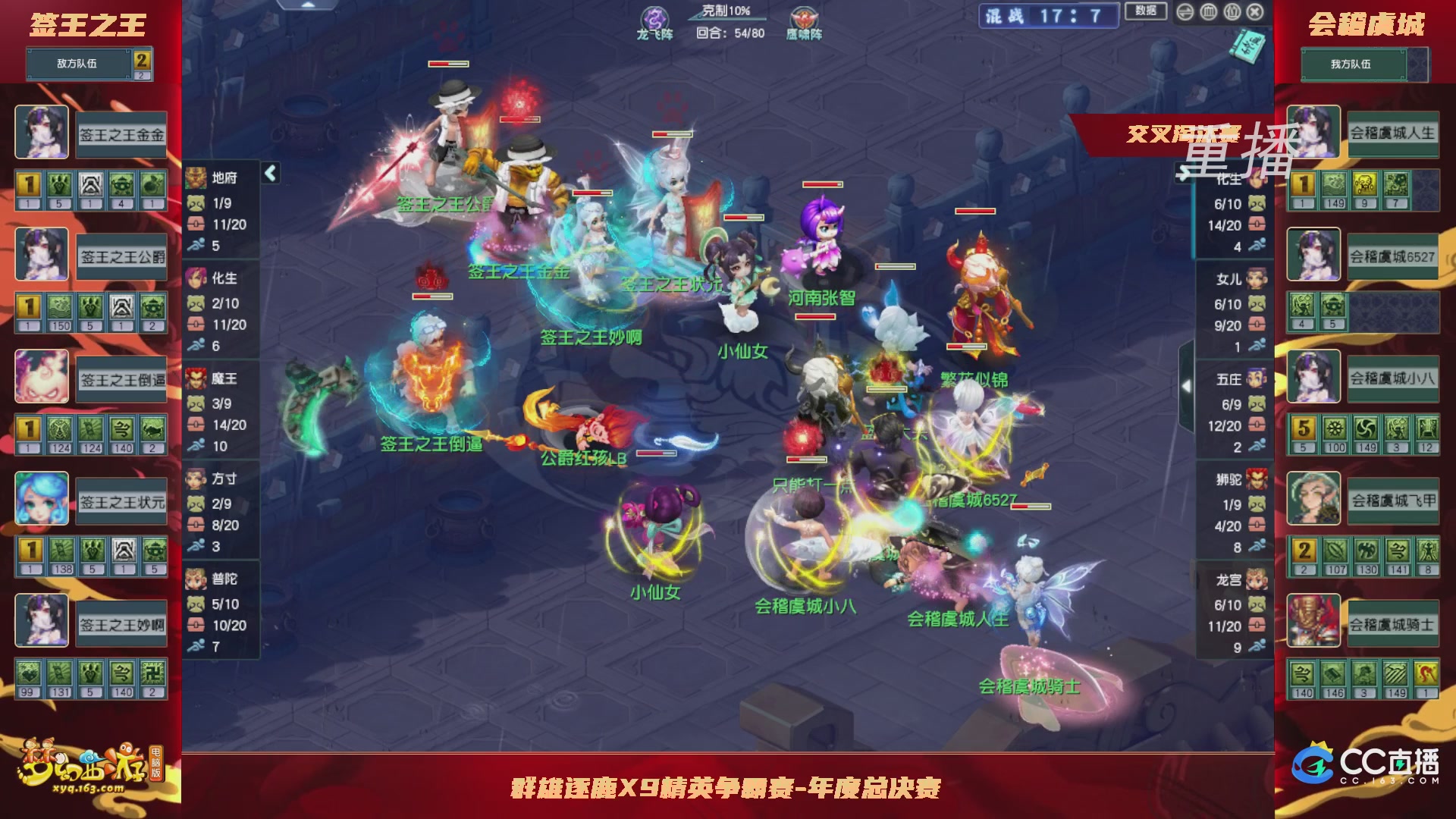Click the circled X icon on top toolbar
This screenshot has height=819, width=1456.
[x=1255, y=12]
